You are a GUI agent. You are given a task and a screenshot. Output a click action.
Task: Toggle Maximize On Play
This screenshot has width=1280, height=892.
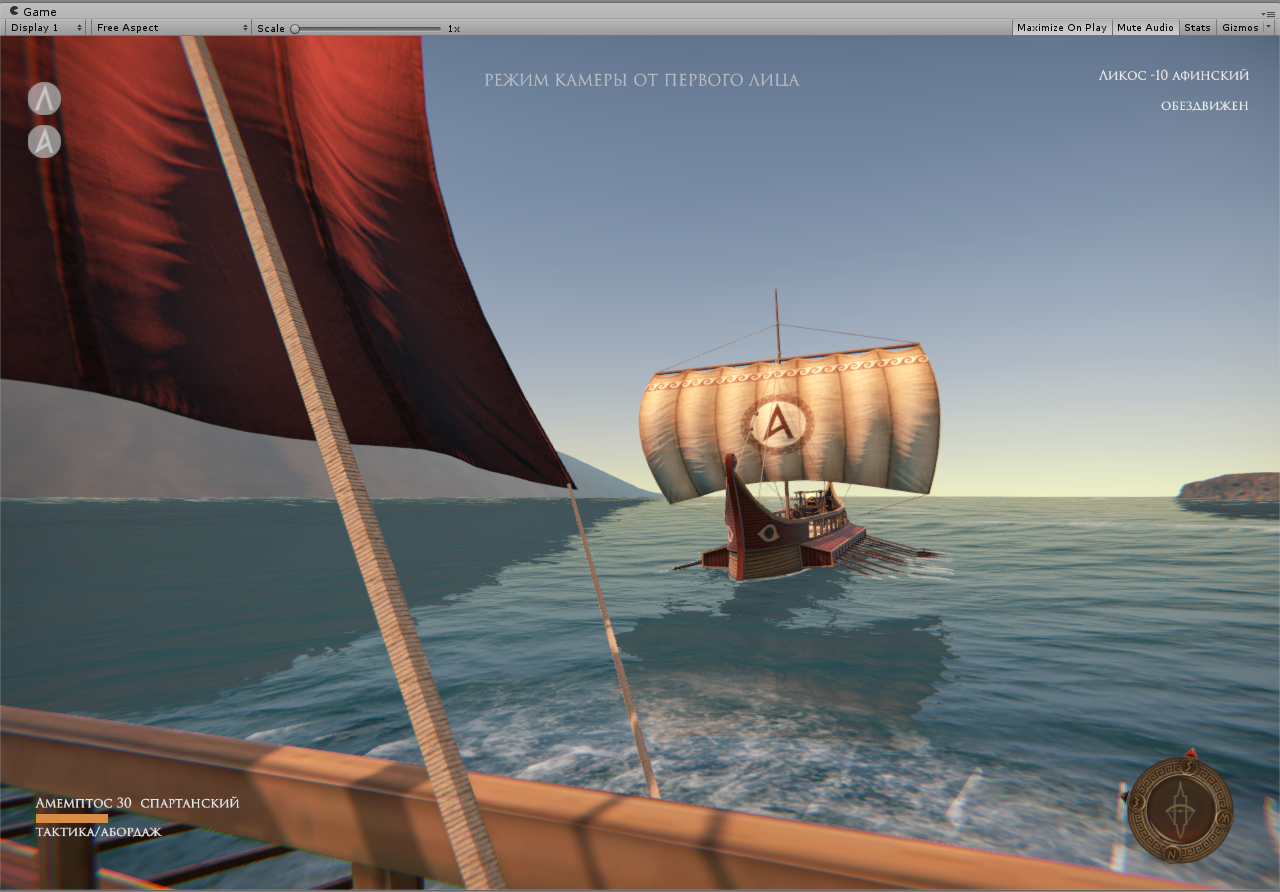coord(1061,28)
